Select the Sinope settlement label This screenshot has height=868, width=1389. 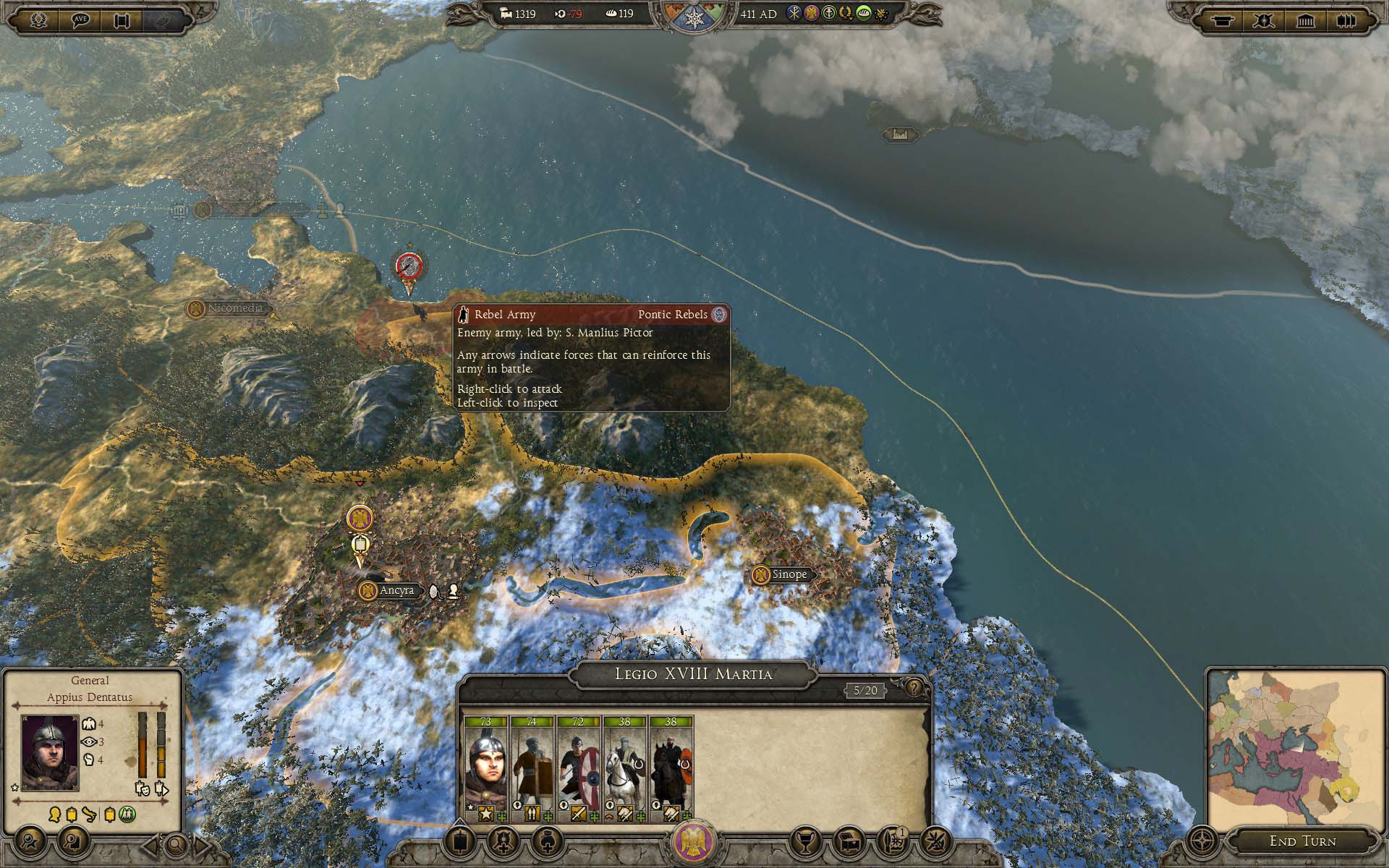point(789,574)
